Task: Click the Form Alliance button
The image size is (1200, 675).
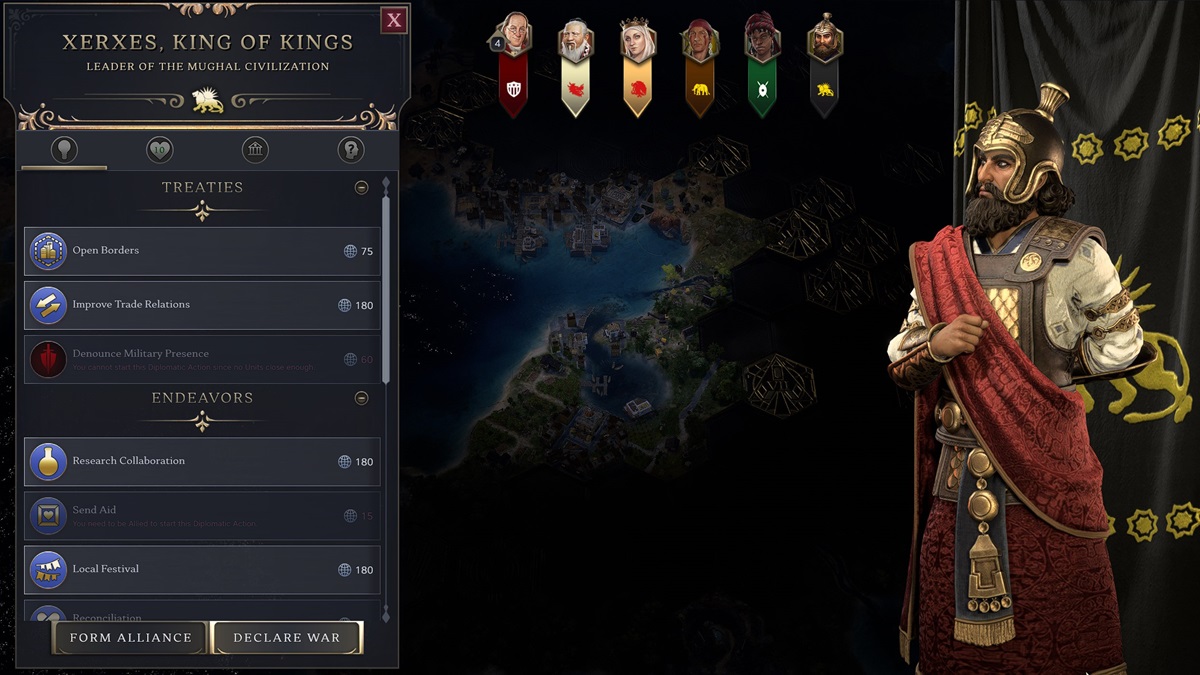Action: 130,638
